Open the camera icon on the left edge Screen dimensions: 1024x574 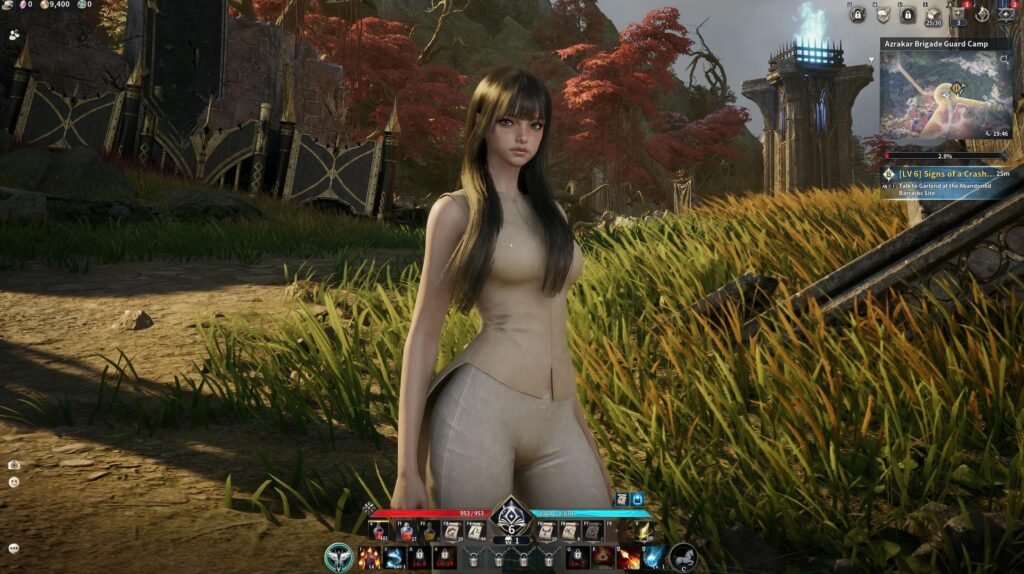coord(14,465)
